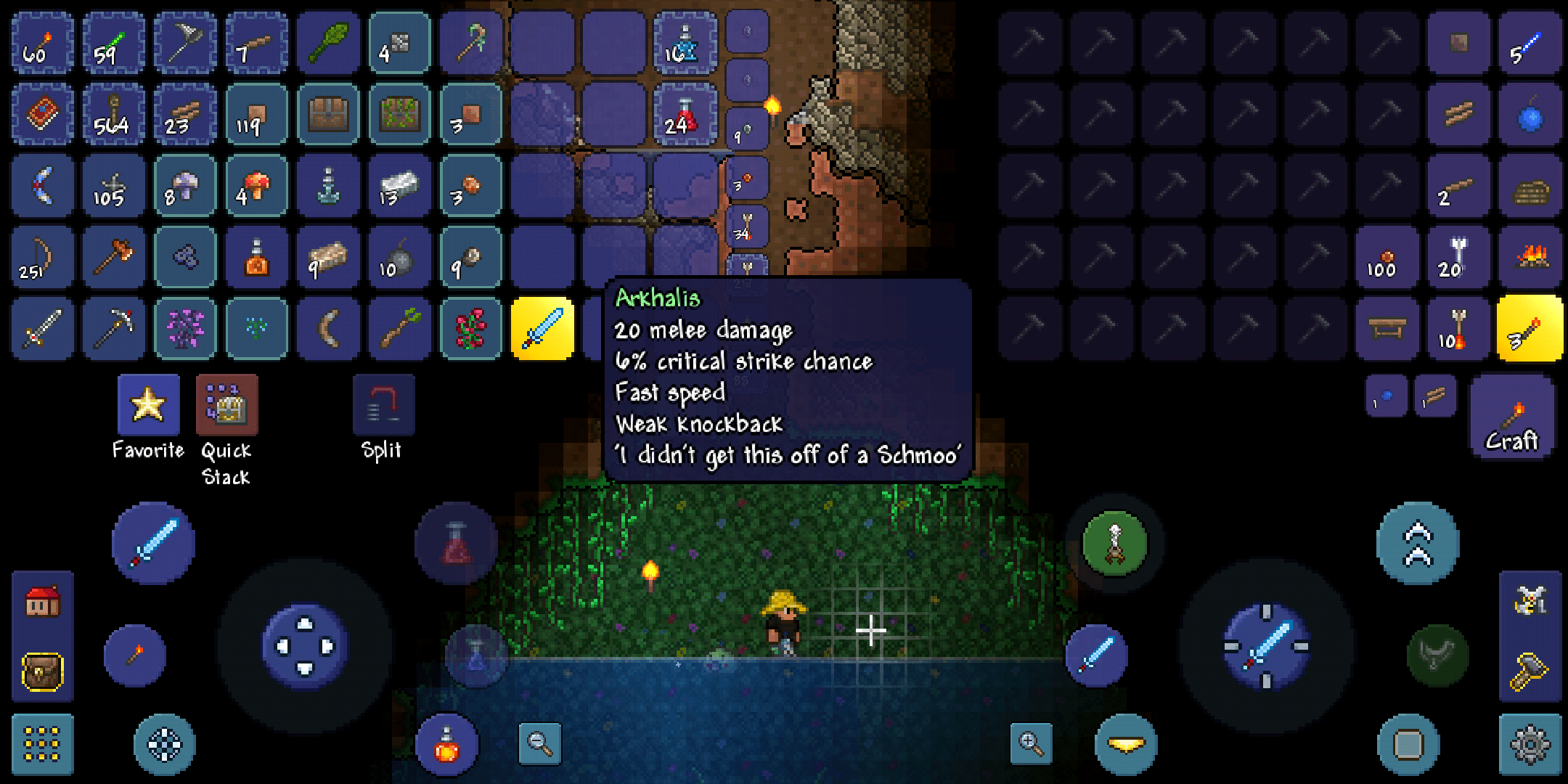1568x784 pixels.
Task: Tap the Quick Stack to chests icon
Action: pos(226,407)
